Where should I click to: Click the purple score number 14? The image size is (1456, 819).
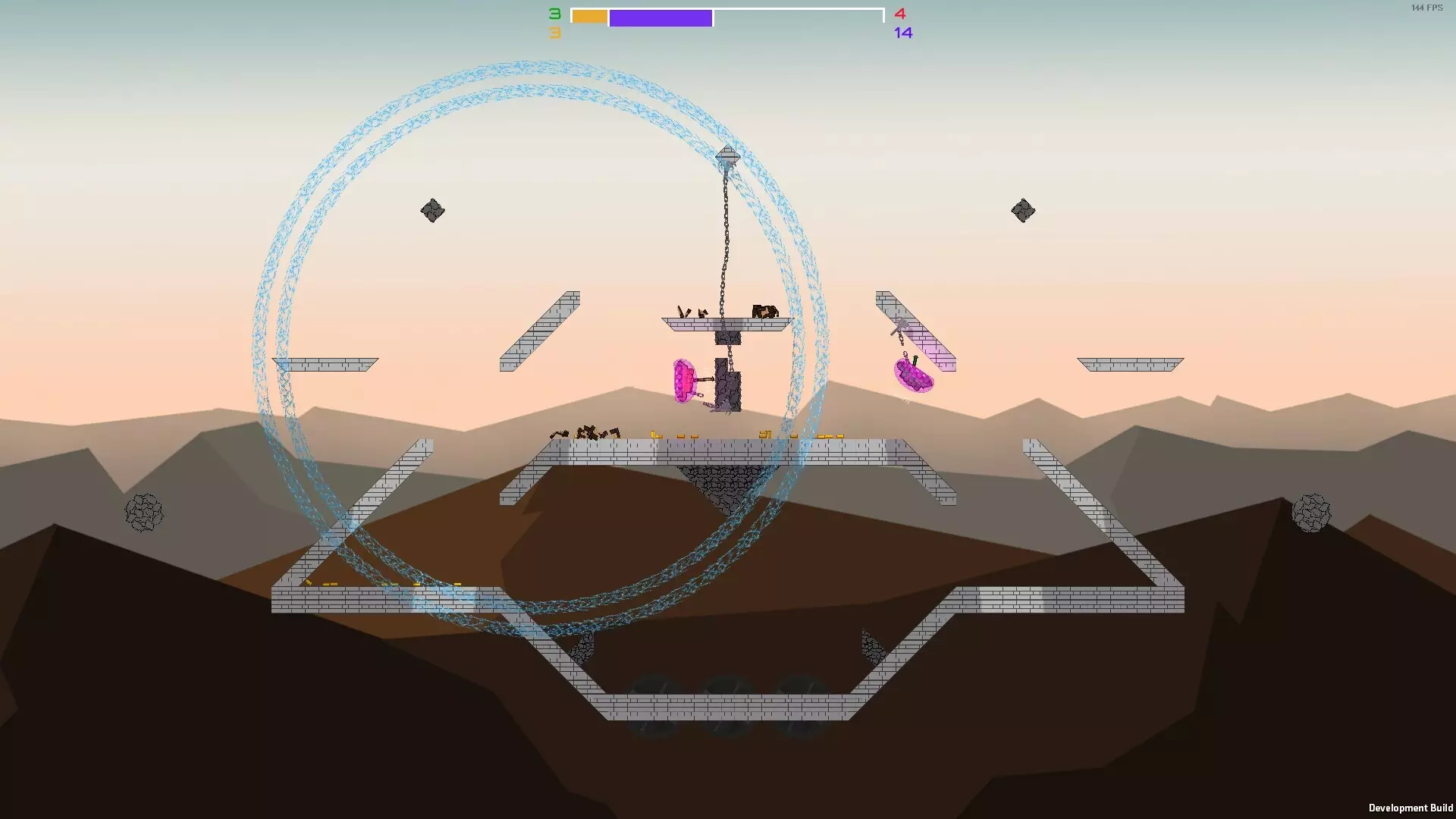904,33
